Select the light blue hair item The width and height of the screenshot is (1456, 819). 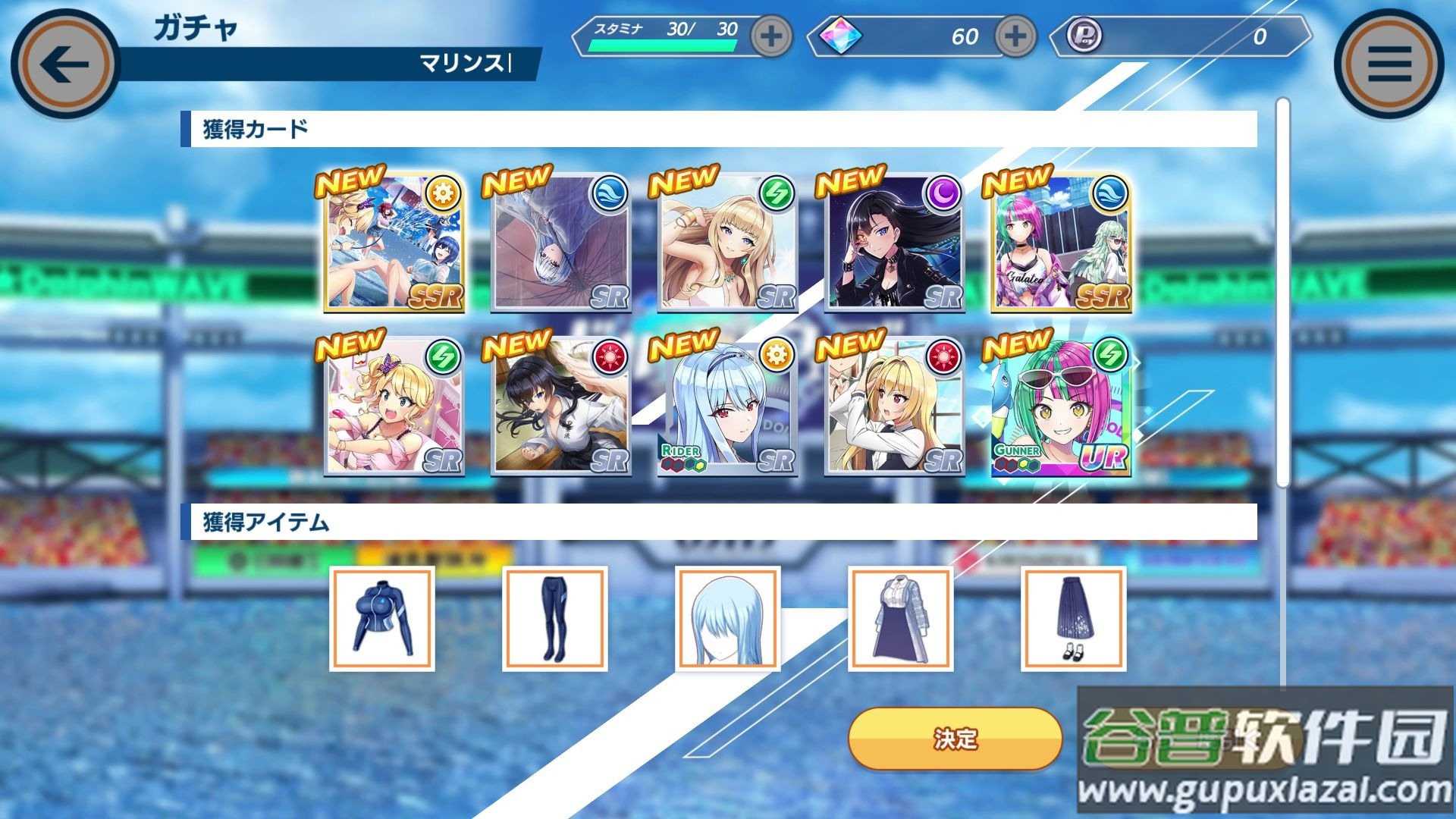point(728,619)
